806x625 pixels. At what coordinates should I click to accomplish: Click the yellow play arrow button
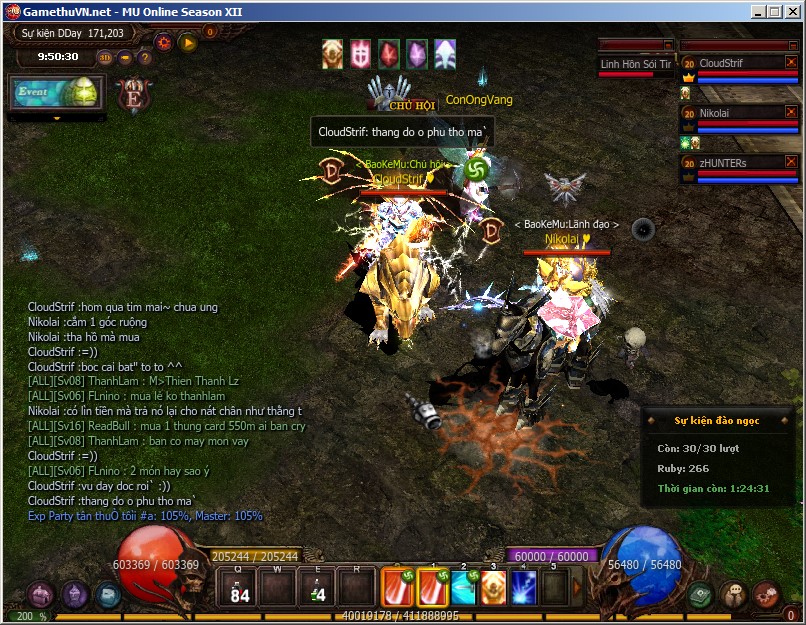click(188, 43)
